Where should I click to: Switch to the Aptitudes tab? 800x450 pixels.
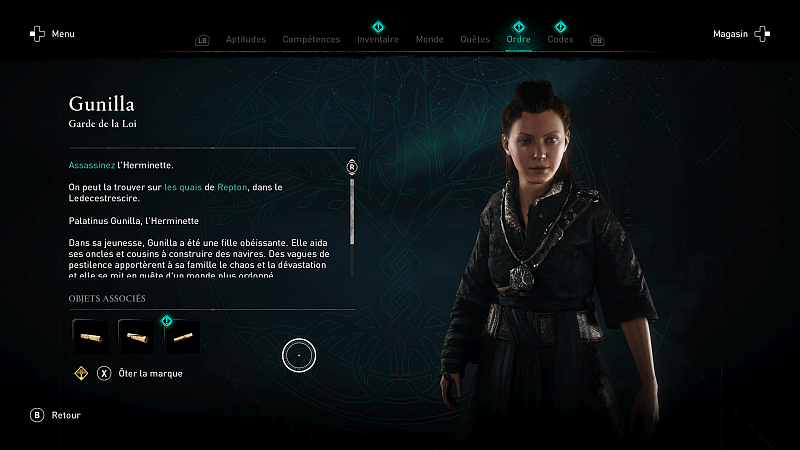246,40
